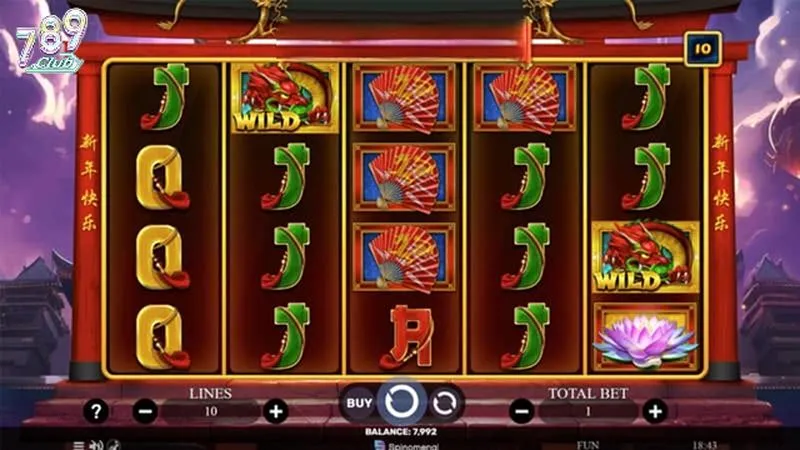Click the BUY bonus button

tap(359, 403)
